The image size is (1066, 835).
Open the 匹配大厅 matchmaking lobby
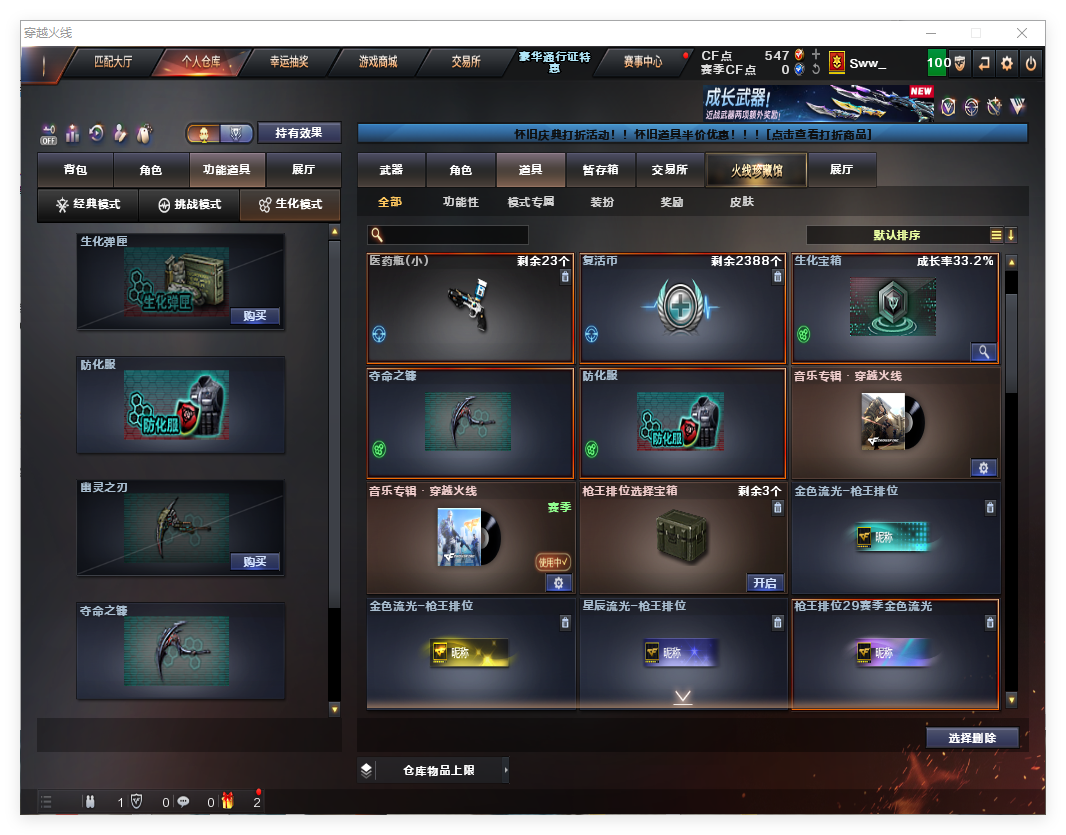113,62
